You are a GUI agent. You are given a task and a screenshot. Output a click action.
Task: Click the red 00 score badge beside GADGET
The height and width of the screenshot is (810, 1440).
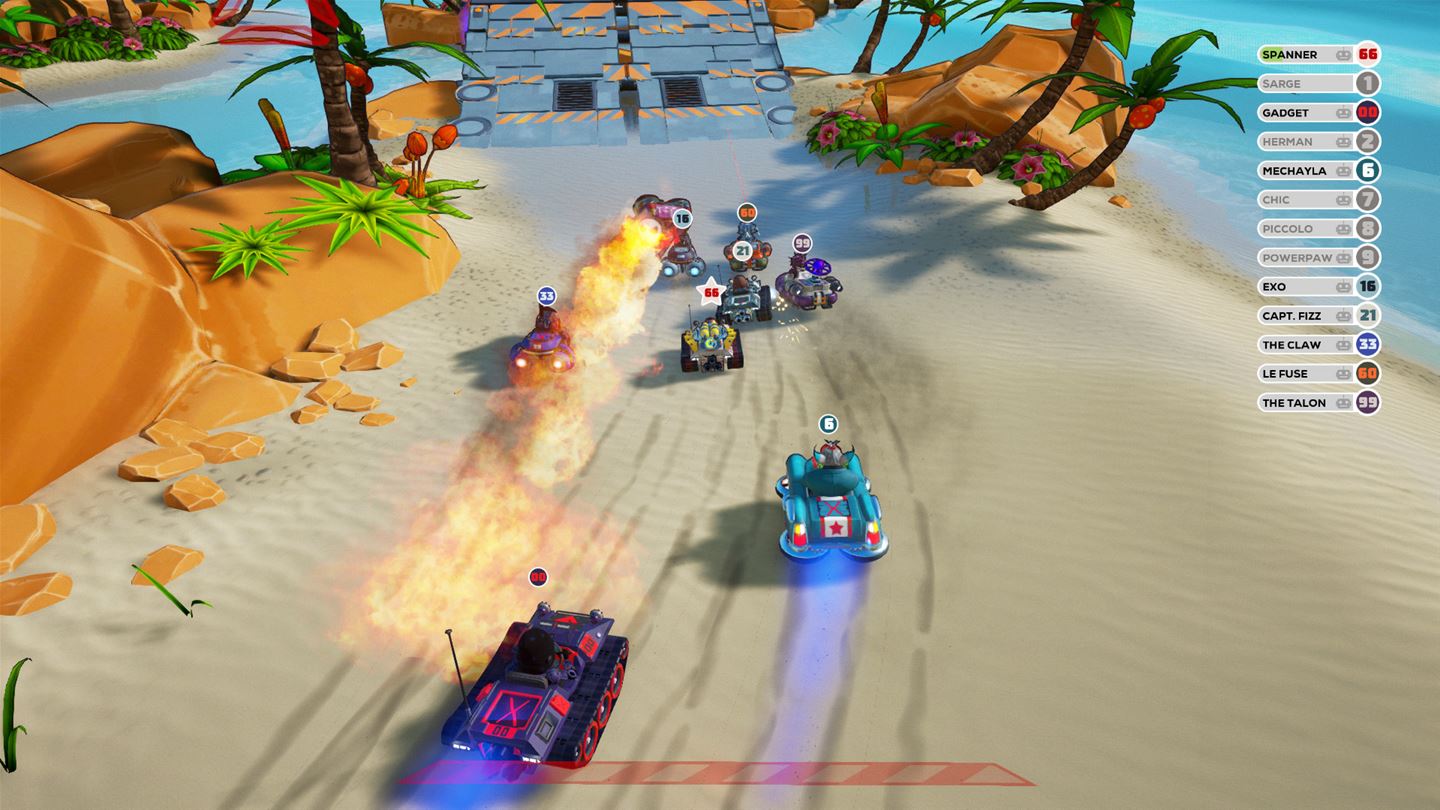pyautogui.click(x=1368, y=112)
